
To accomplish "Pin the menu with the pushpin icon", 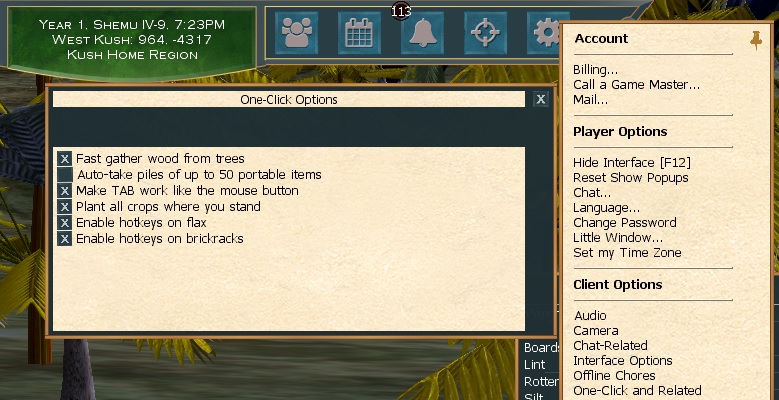I will point(755,39).
